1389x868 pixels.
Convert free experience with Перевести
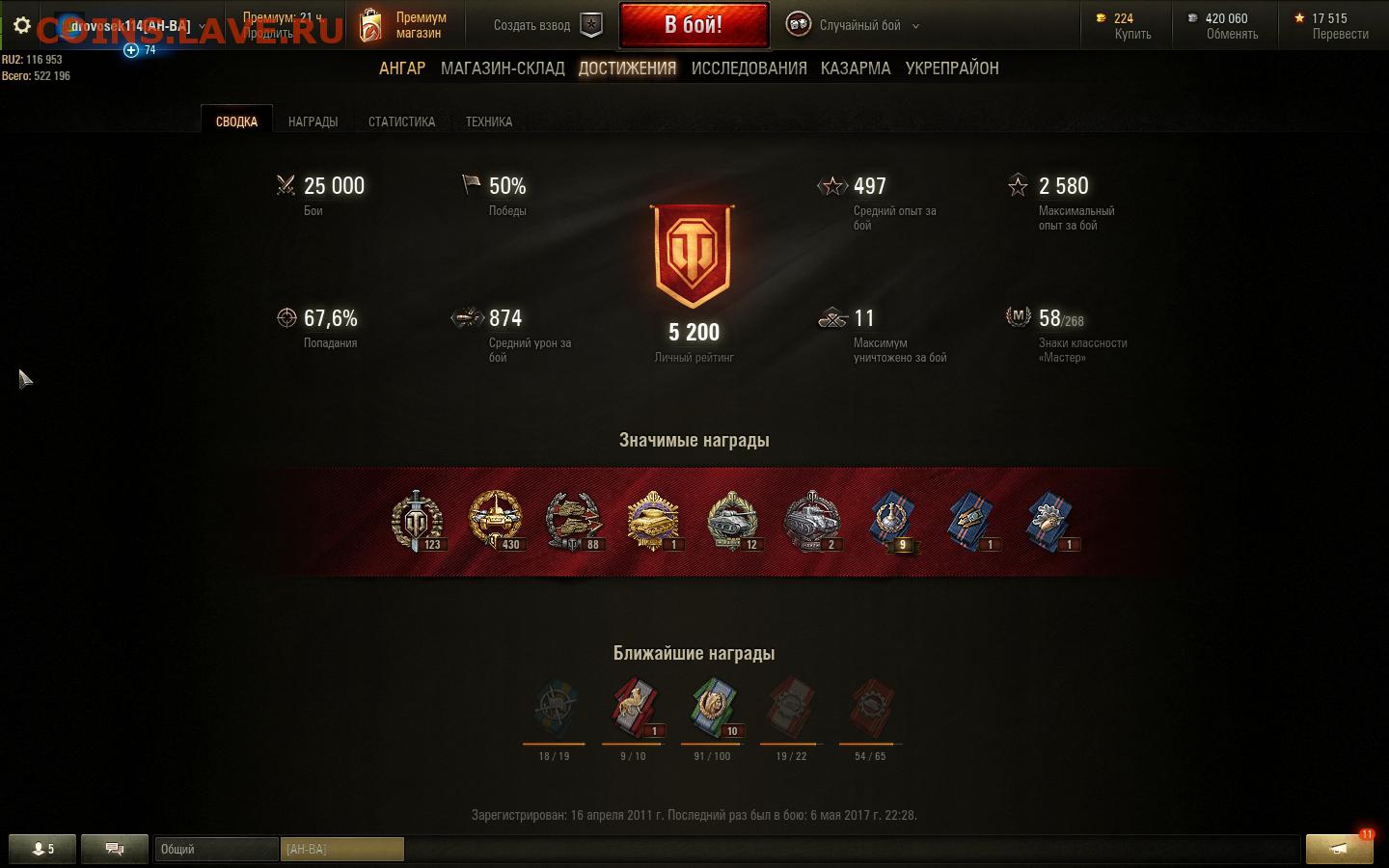click(1340, 34)
